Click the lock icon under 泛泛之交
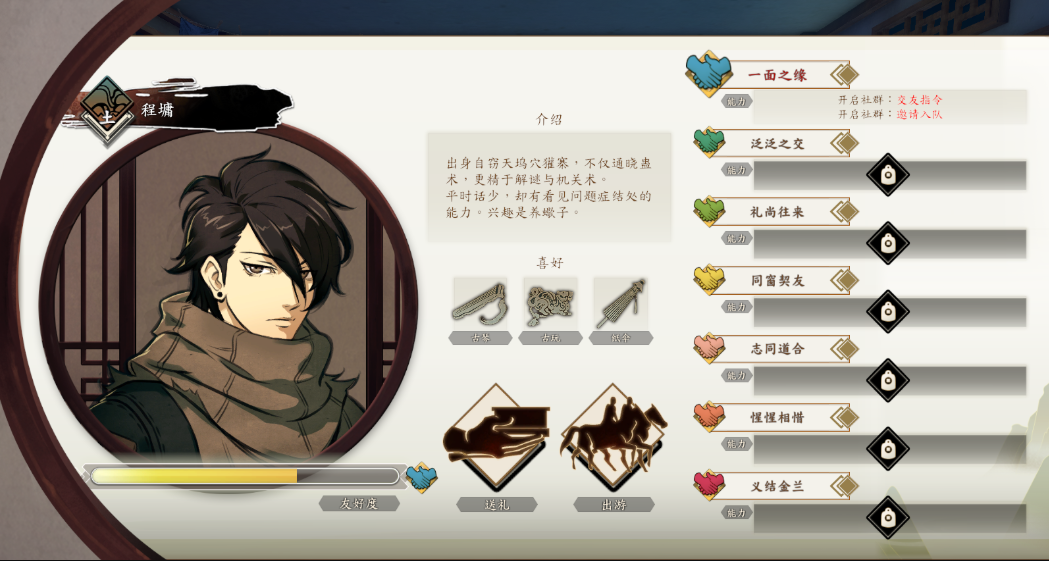The width and height of the screenshot is (1049, 561). pyautogui.click(x=887, y=175)
